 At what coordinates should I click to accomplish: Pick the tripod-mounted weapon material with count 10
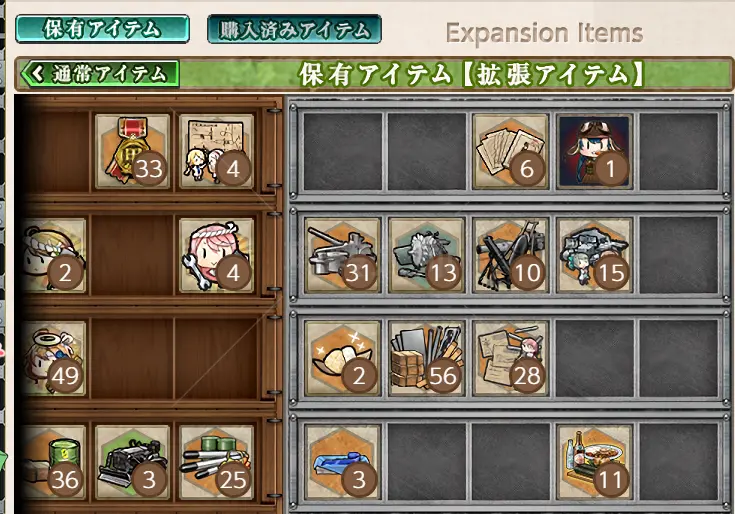pyautogui.click(x=510, y=255)
